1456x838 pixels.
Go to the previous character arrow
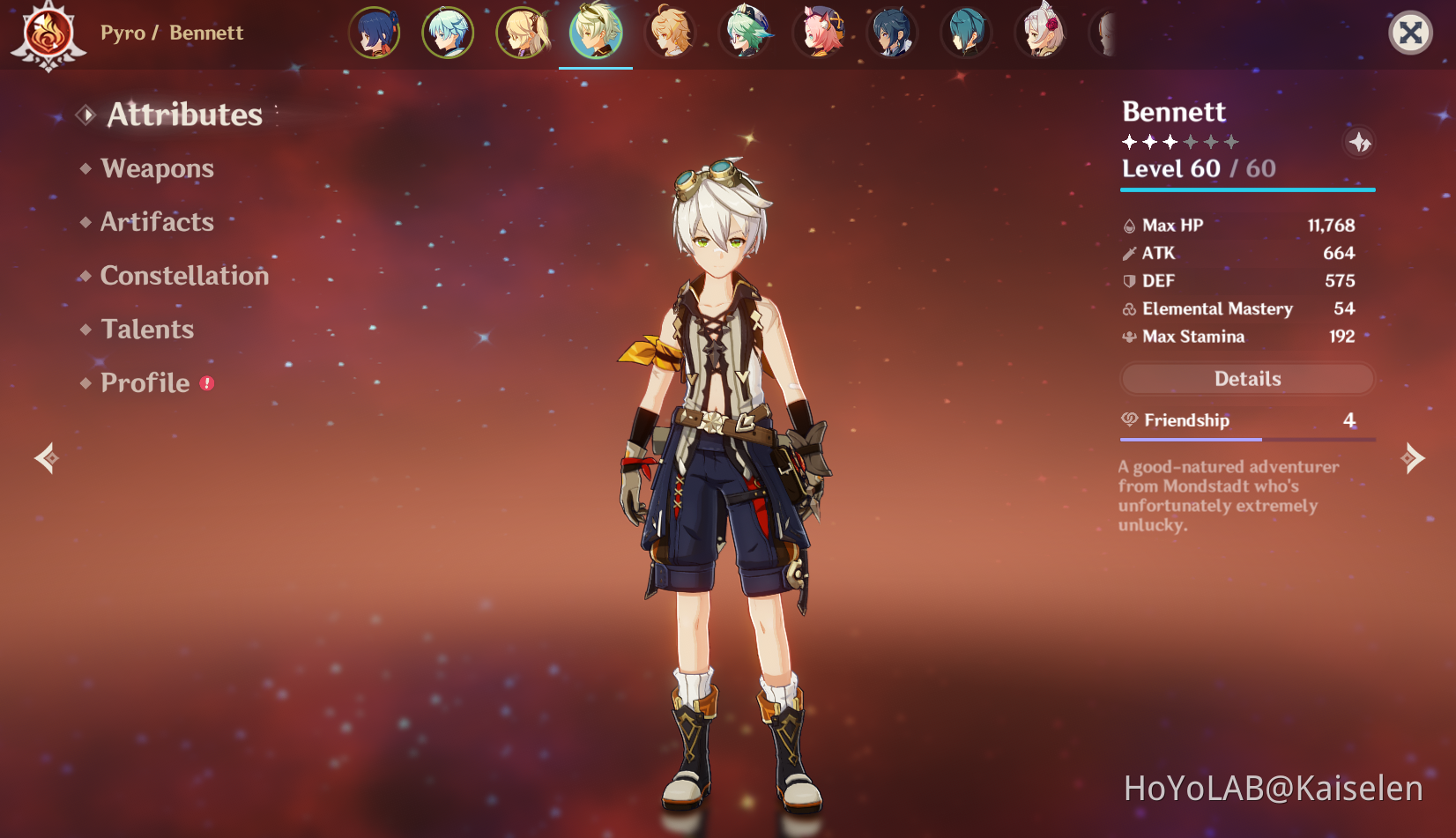pos(46,458)
